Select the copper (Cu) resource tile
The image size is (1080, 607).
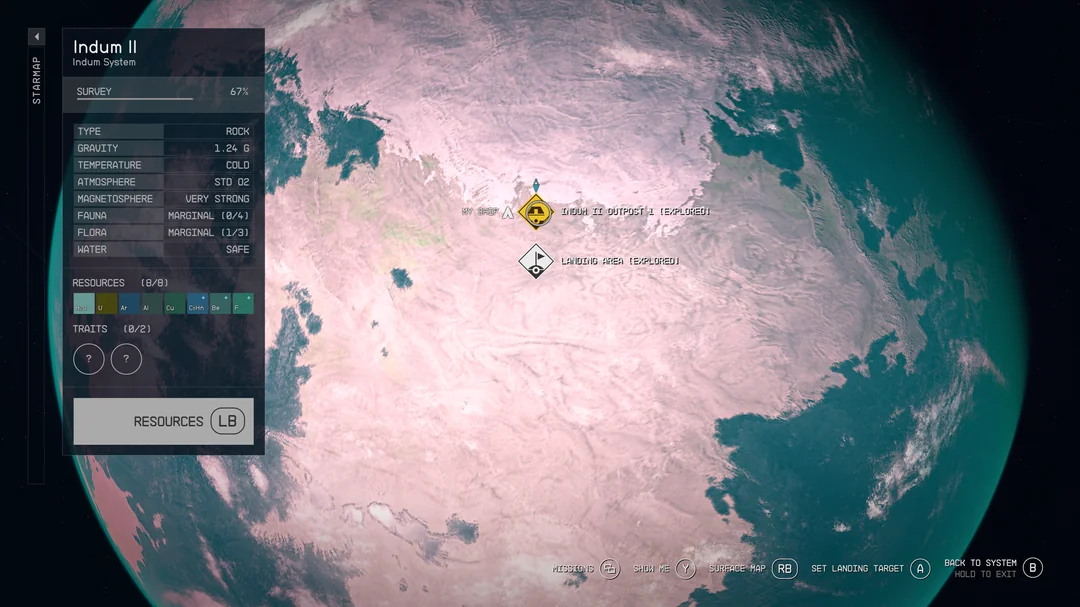click(174, 303)
